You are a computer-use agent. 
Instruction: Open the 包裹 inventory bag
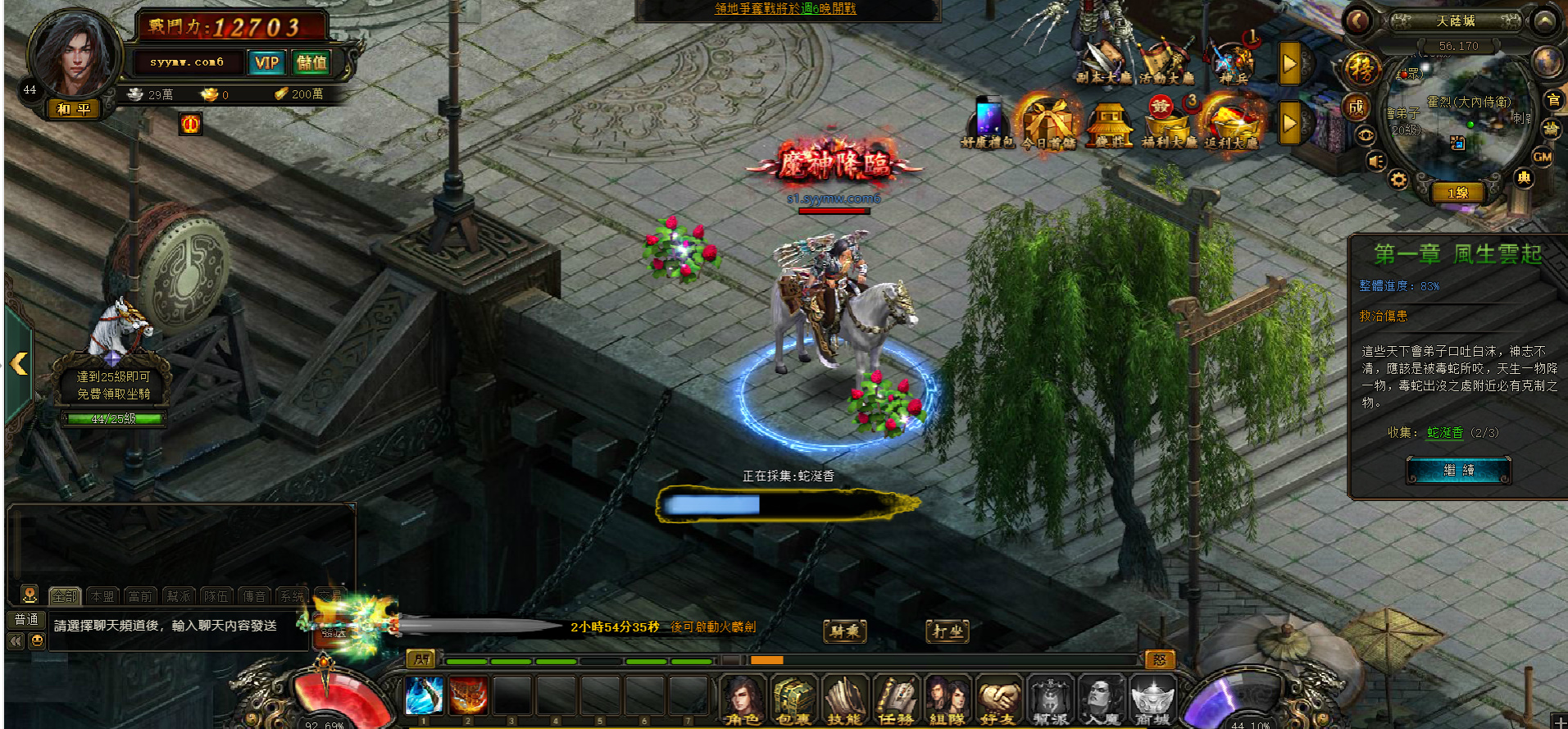coord(793,699)
